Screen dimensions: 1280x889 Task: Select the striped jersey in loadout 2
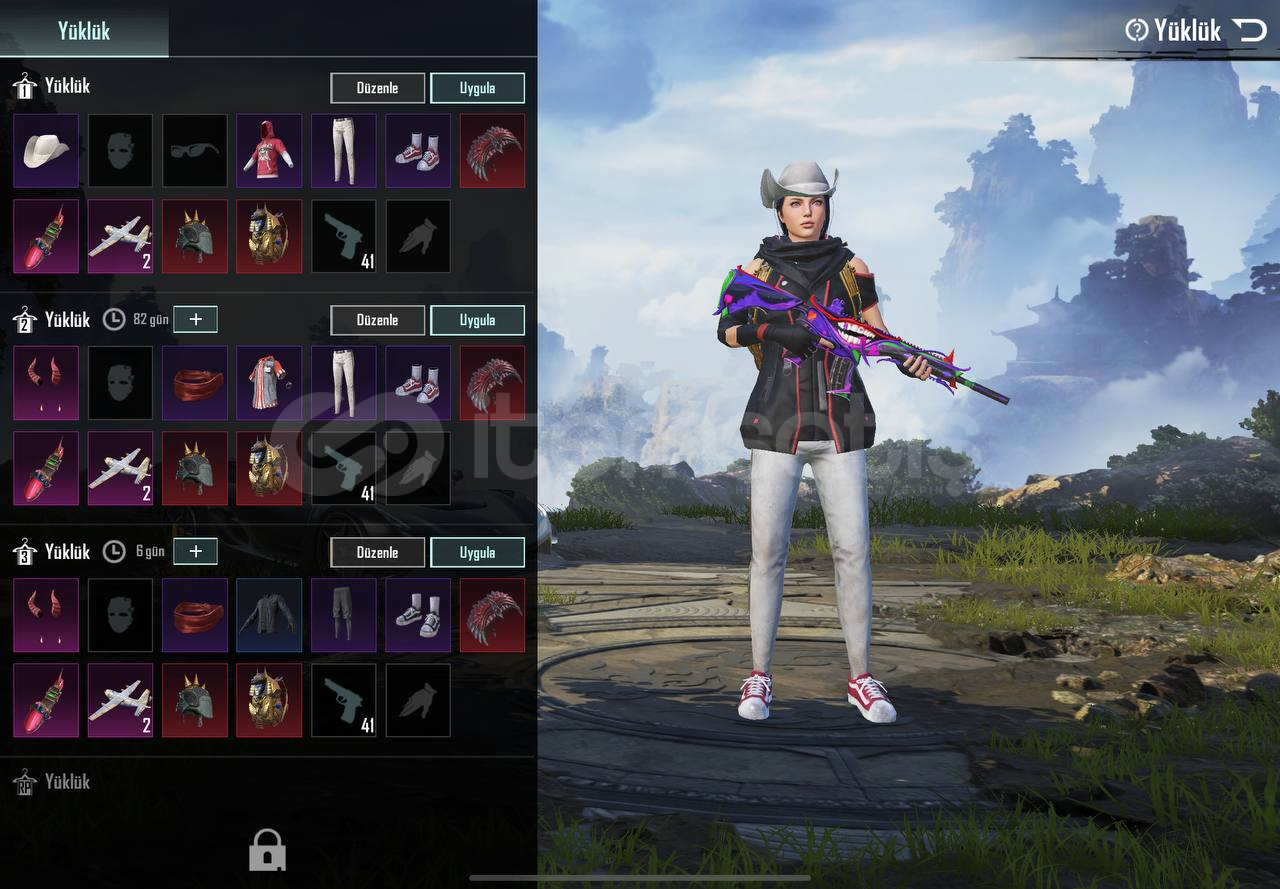point(269,382)
